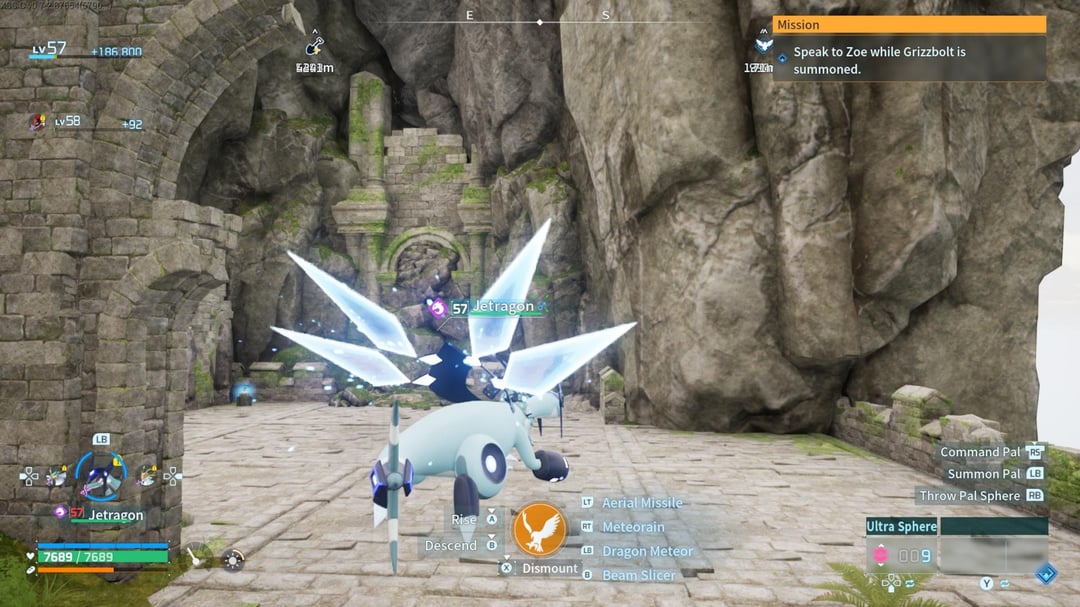Viewport: 1080px width, 607px height.
Task: Select the Descend flight option
Action: click(451, 545)
